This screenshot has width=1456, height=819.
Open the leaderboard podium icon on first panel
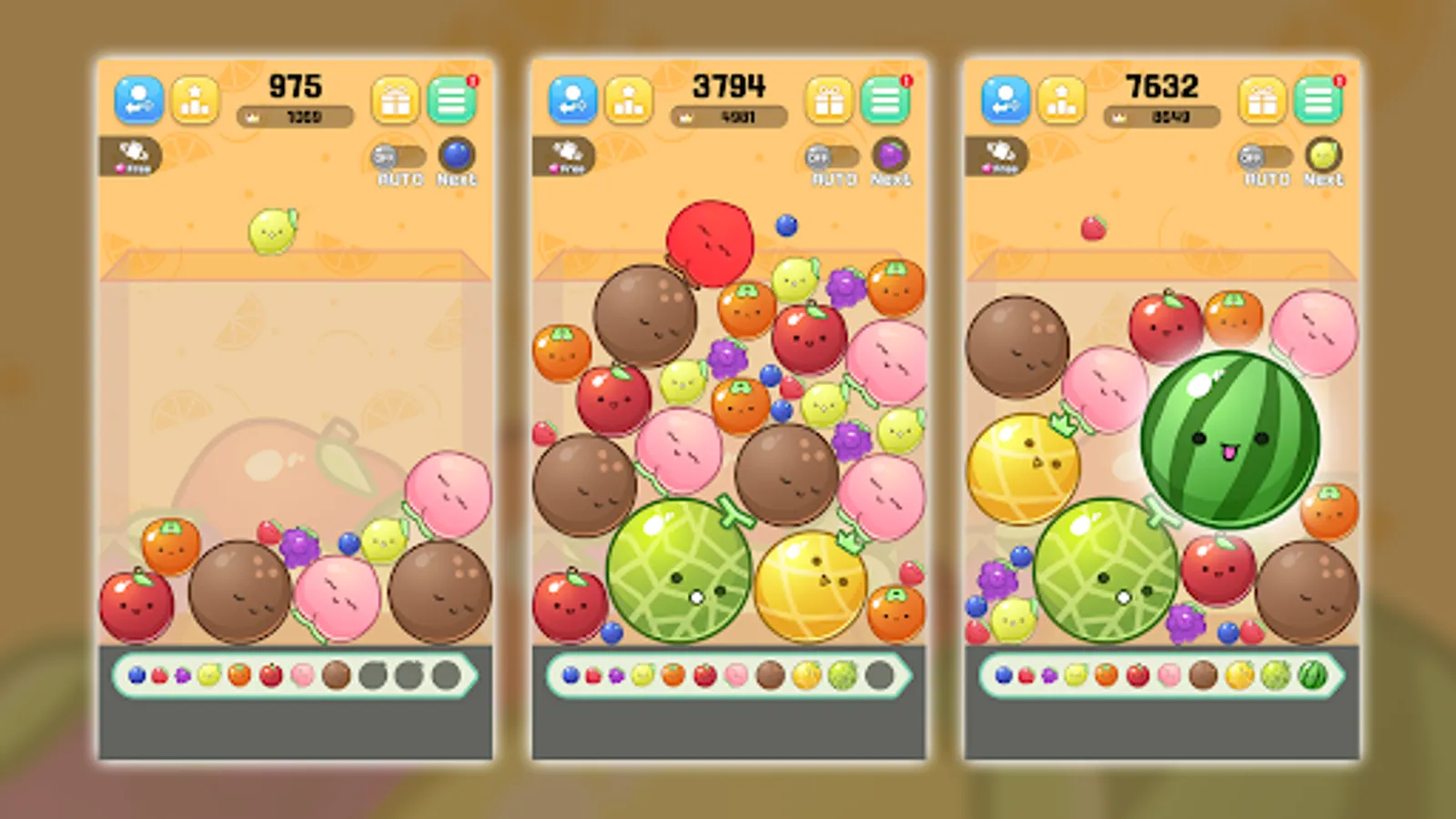coord(195,98)
